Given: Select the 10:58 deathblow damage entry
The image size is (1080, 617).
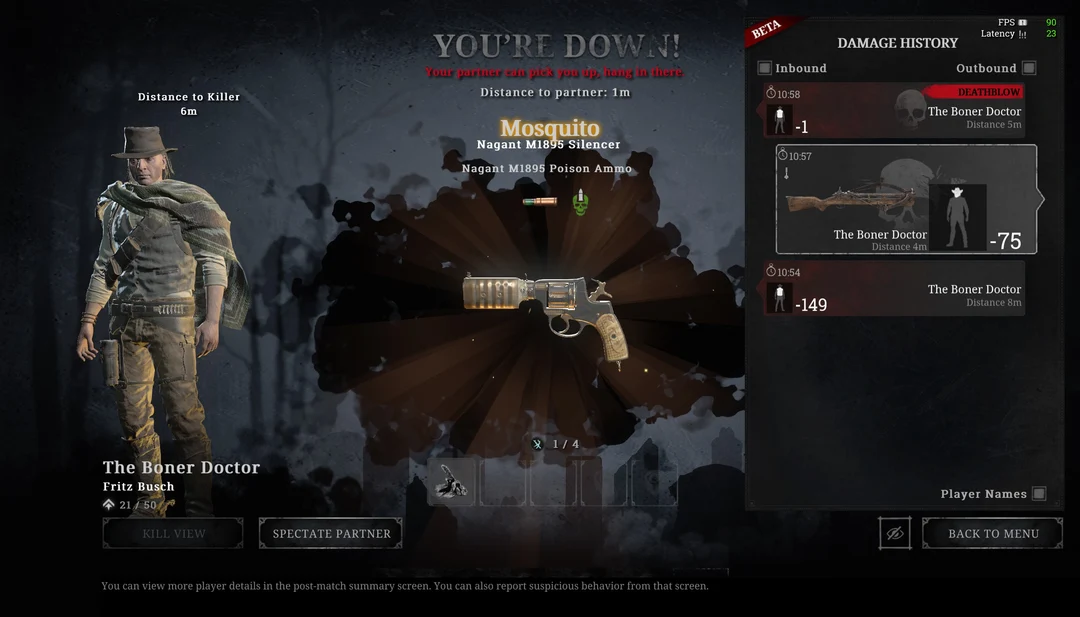Looking at the screenshot, I should click(894, 110).
